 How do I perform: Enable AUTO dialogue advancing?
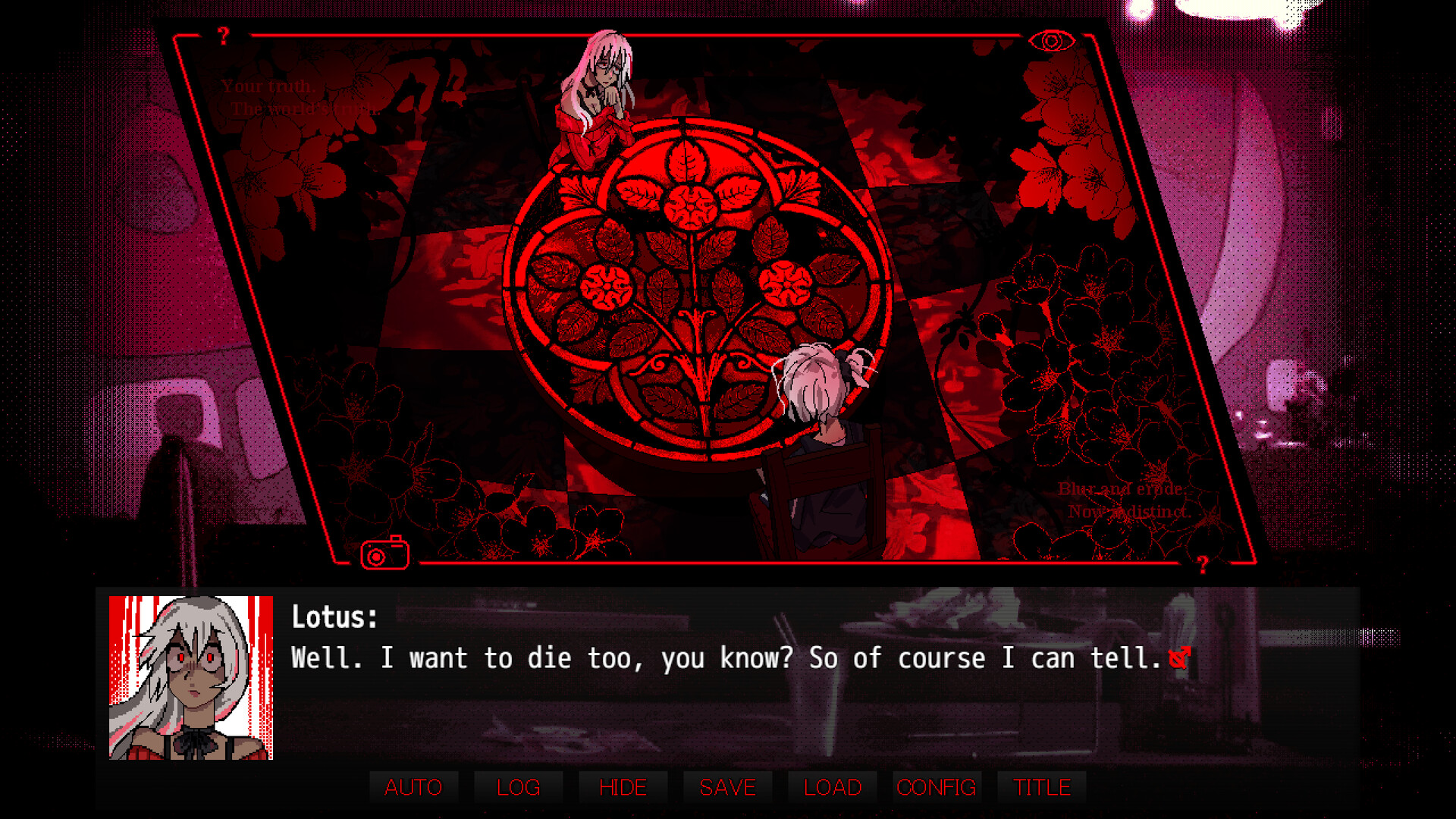[x=413, y=787]
